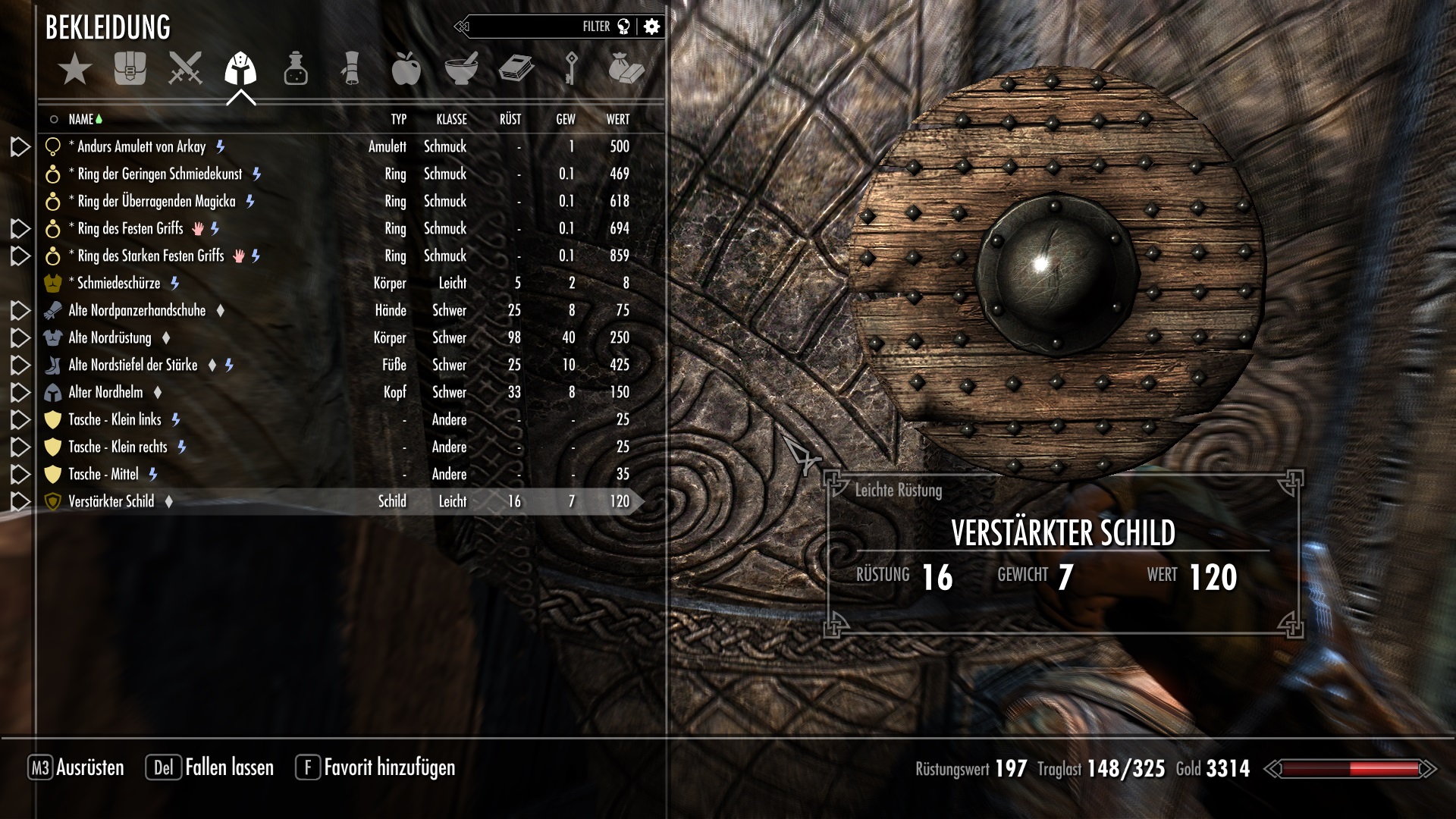Screen dimensions: 1456x819
Task: Sort the list by WERT column
Action: (x=617, y=119)
